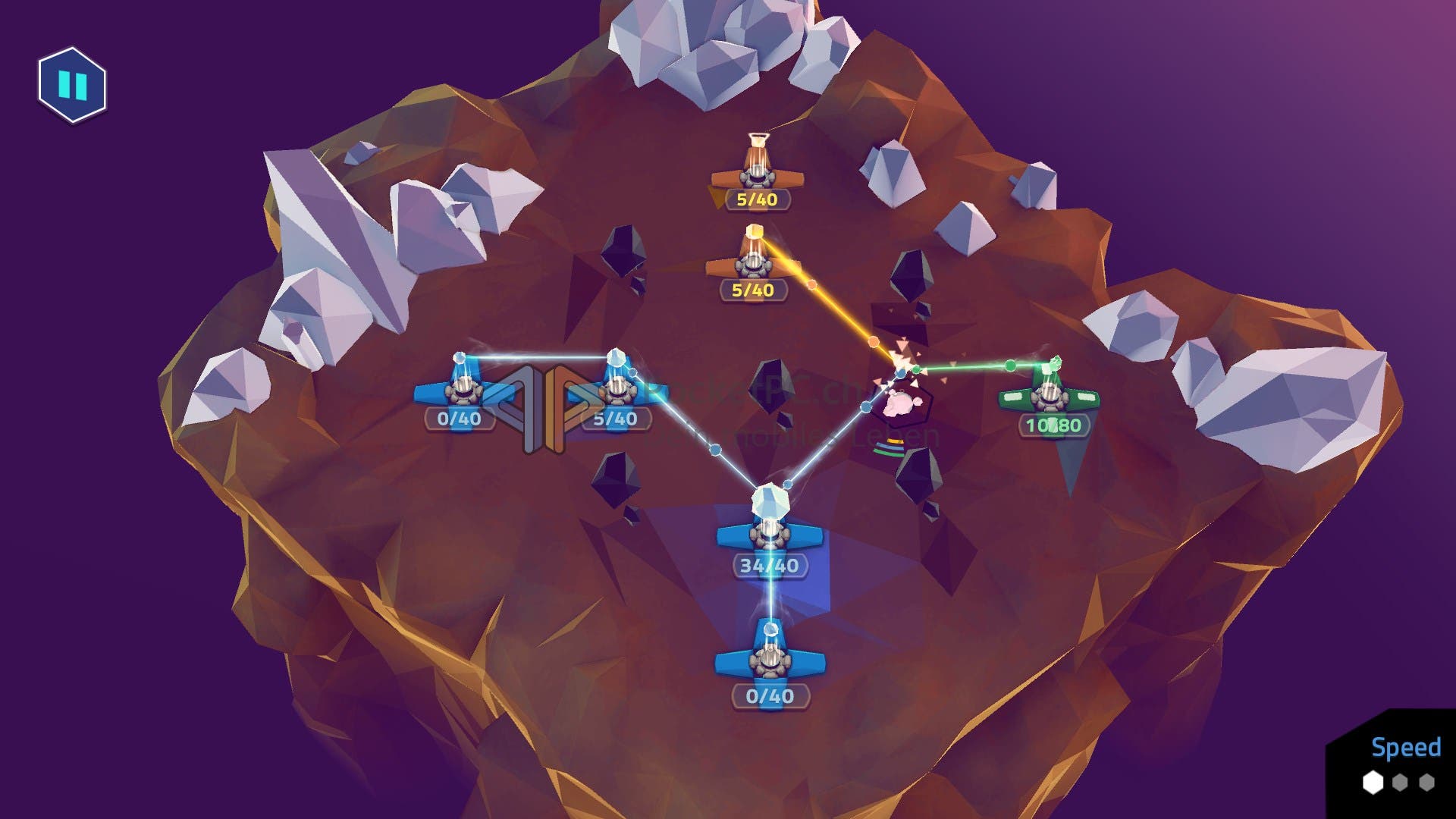The image size is (1456, 819).
Task: Select the blue tower showing 5/40
Action: [616, 388]
